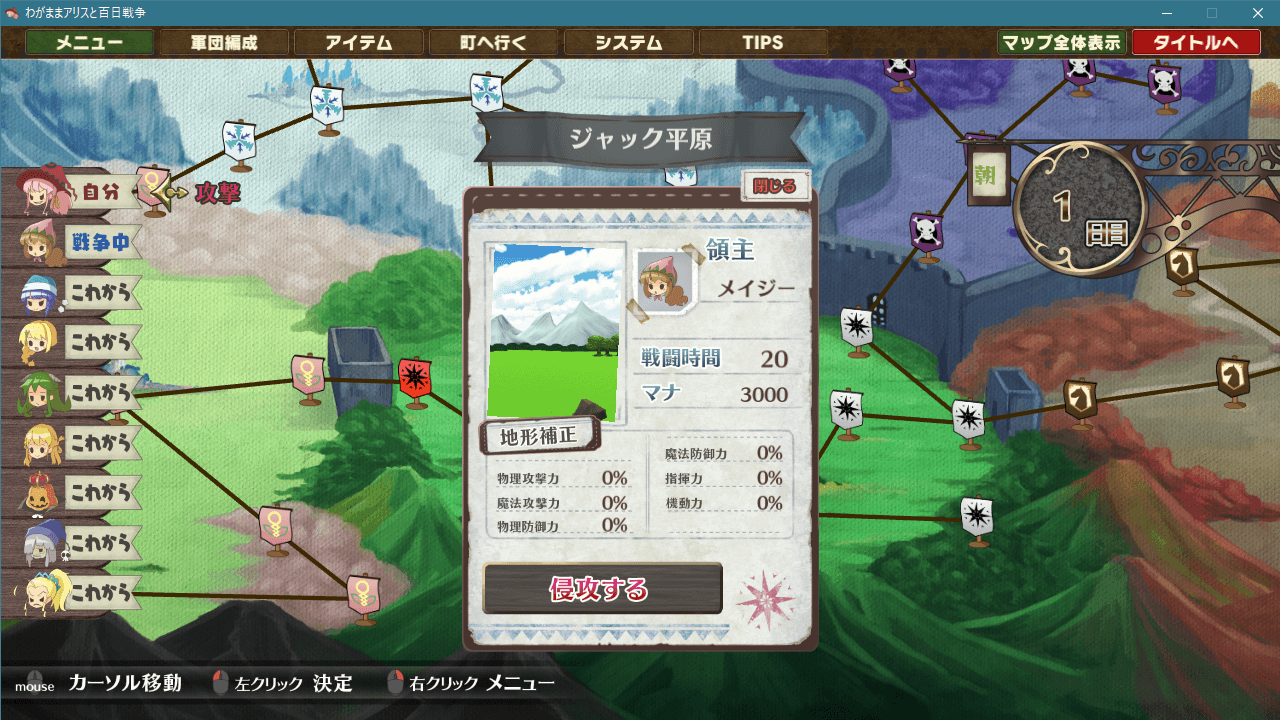Open the TIPS menu
1280x720 pixels.
(764, 42)
